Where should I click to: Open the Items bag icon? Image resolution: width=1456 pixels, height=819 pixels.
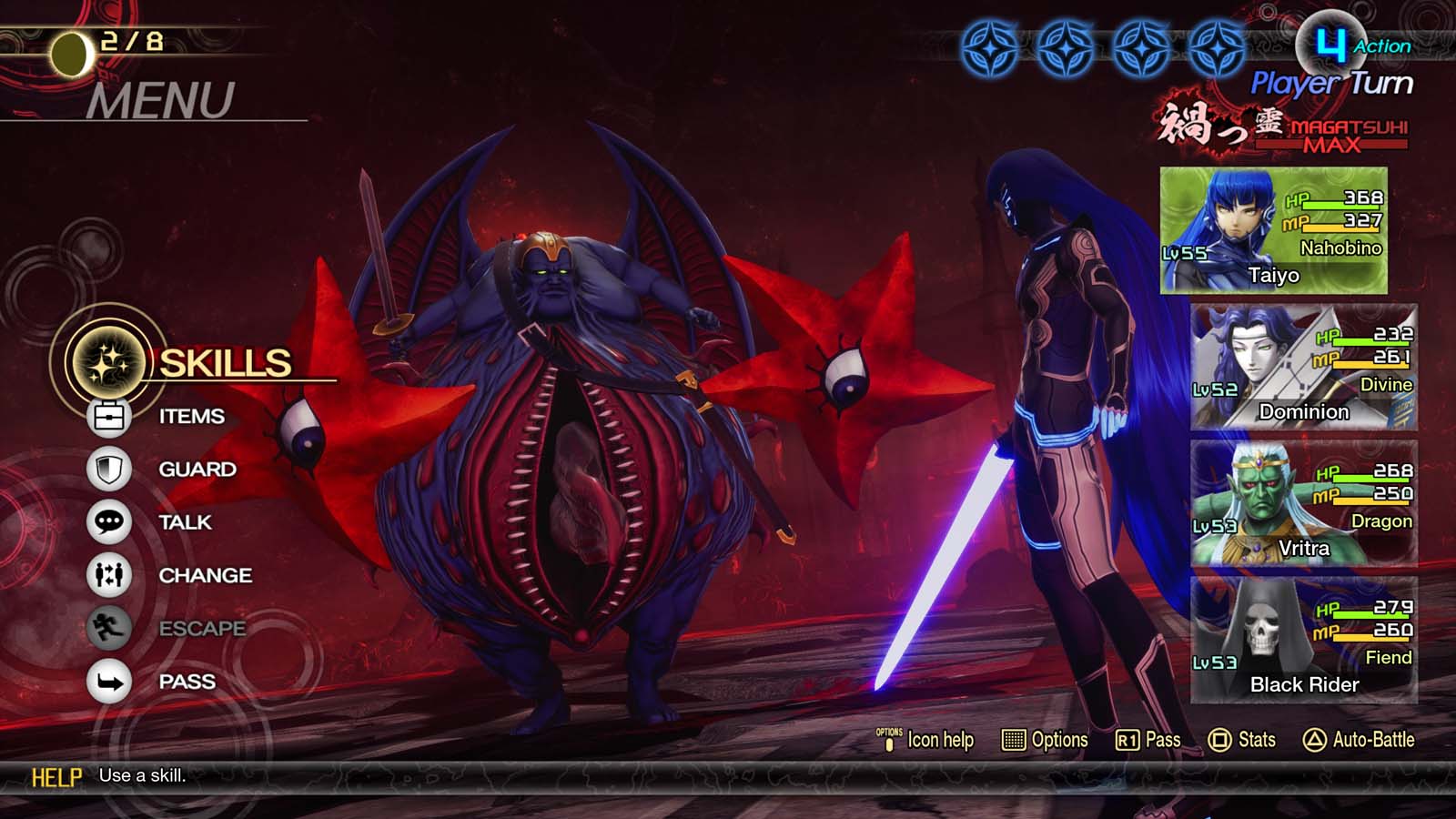pos(109,416)
